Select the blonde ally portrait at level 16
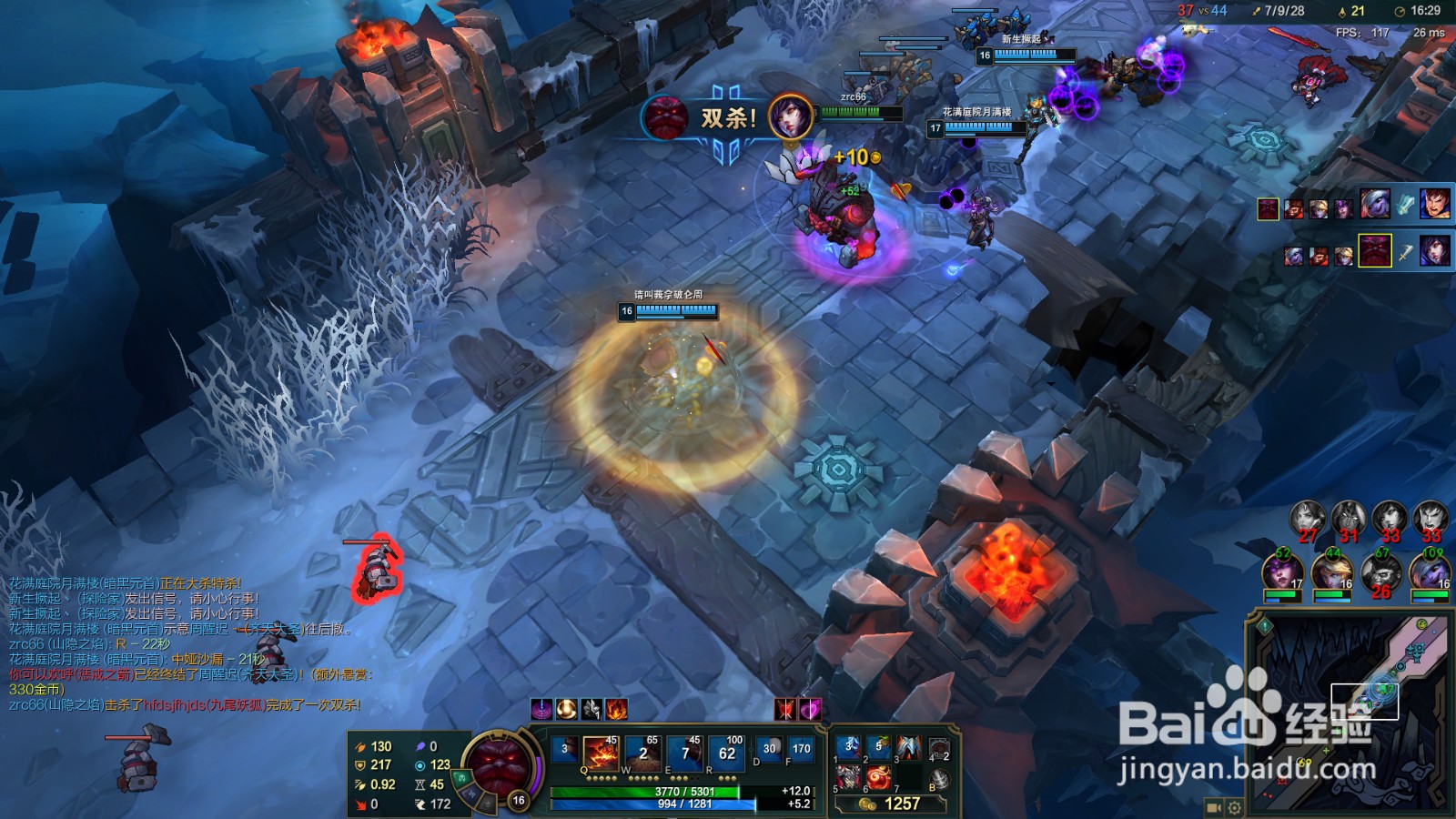Viewport: 1456px width, 819px height. (1331, 573)
